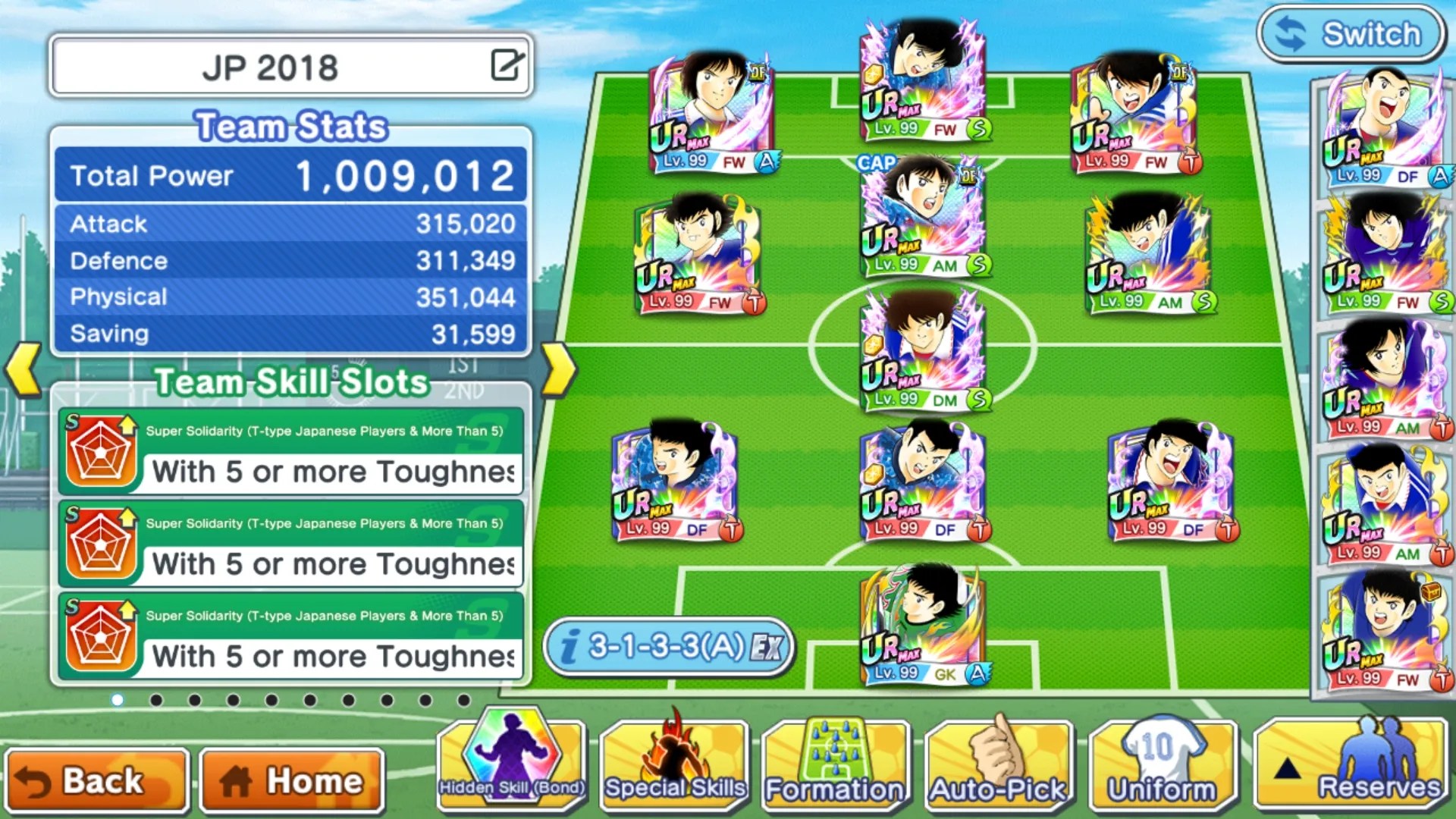Click the Switch button
The height and width of the screenshot is (819, 1456).
[x=1351, y=34]
